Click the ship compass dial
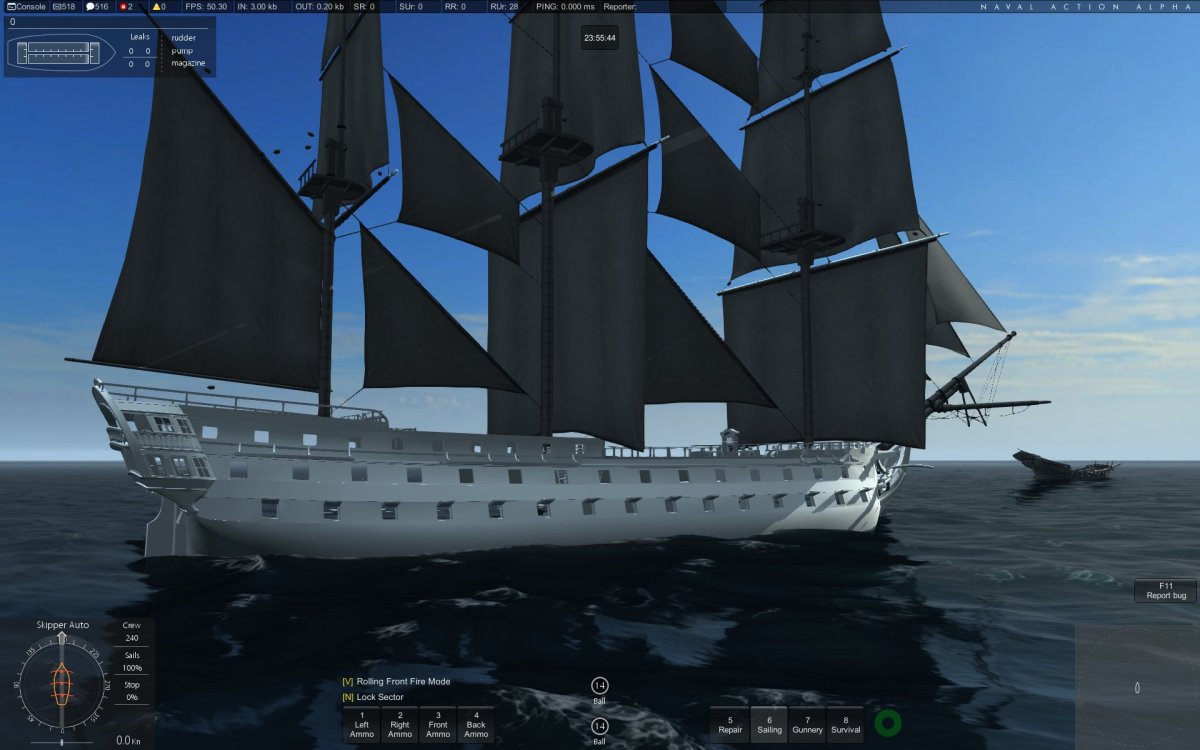1200x750 pixels. click(62, 684)
